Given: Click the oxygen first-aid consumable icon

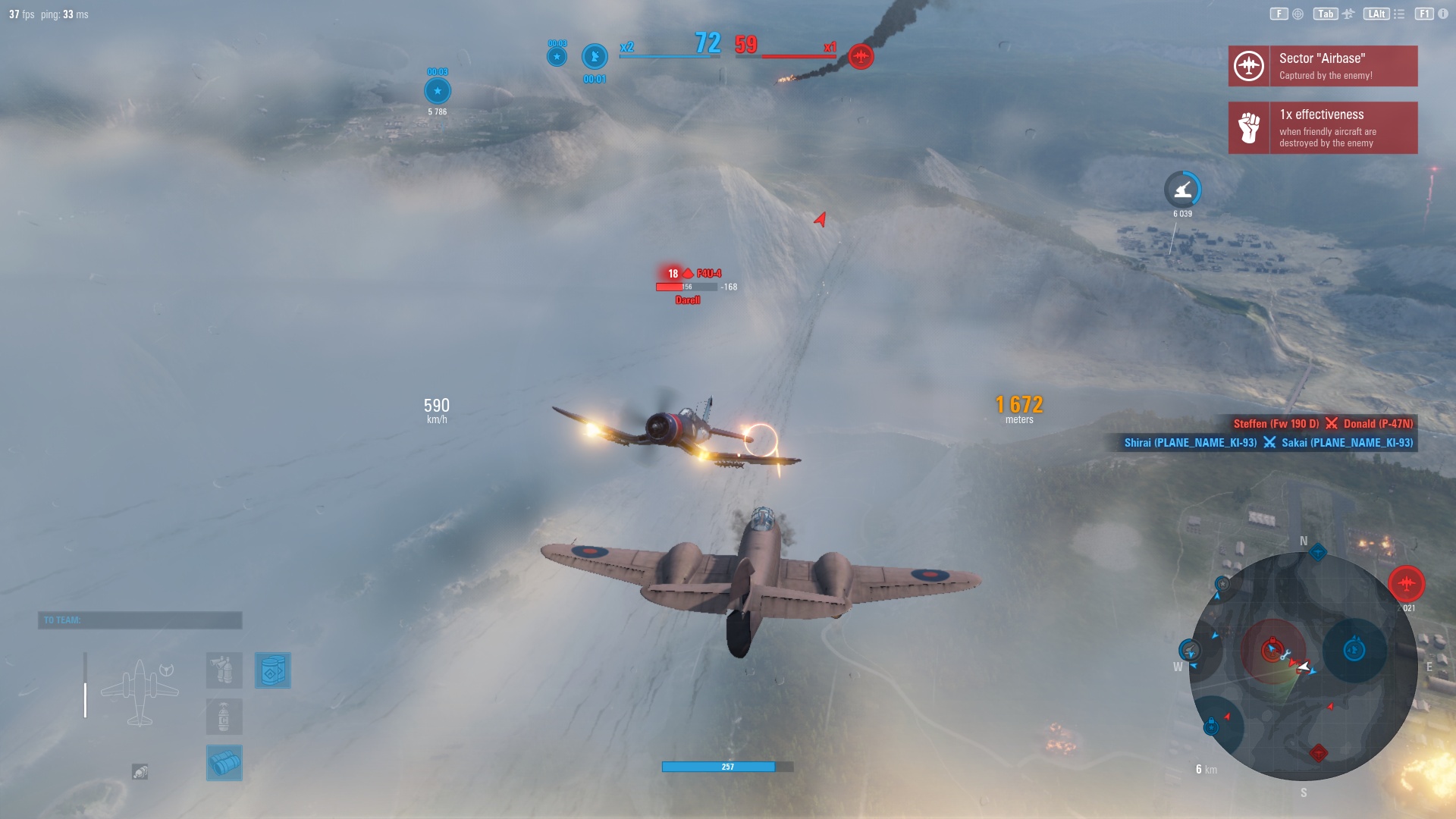Looking at the screenshot, I should pos(224,670).
